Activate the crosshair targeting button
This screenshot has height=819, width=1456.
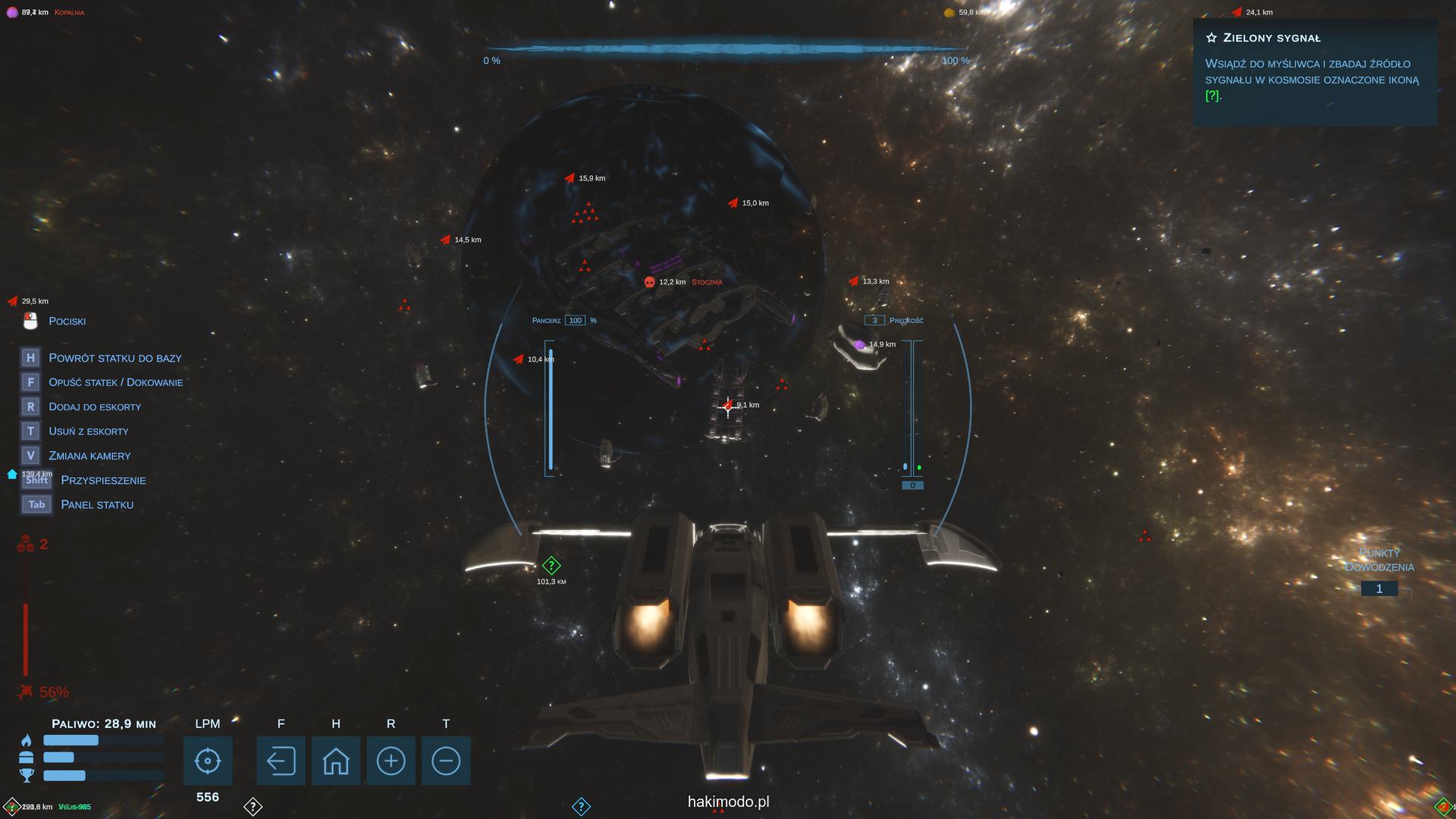click(x=207, y=761)
